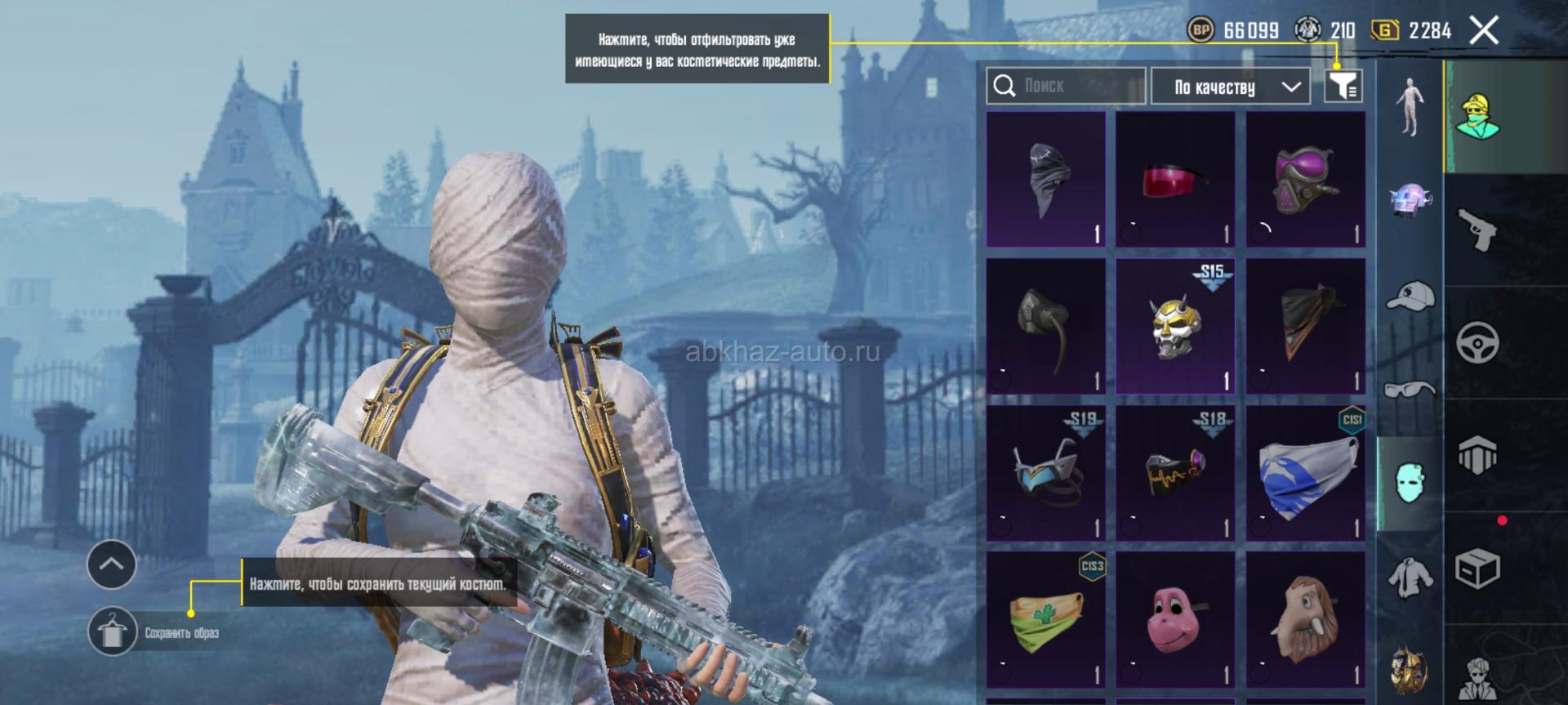Select the S19 blue goggles item
This screenshot has height=705, width=1568.
(x=1045, y=474)
